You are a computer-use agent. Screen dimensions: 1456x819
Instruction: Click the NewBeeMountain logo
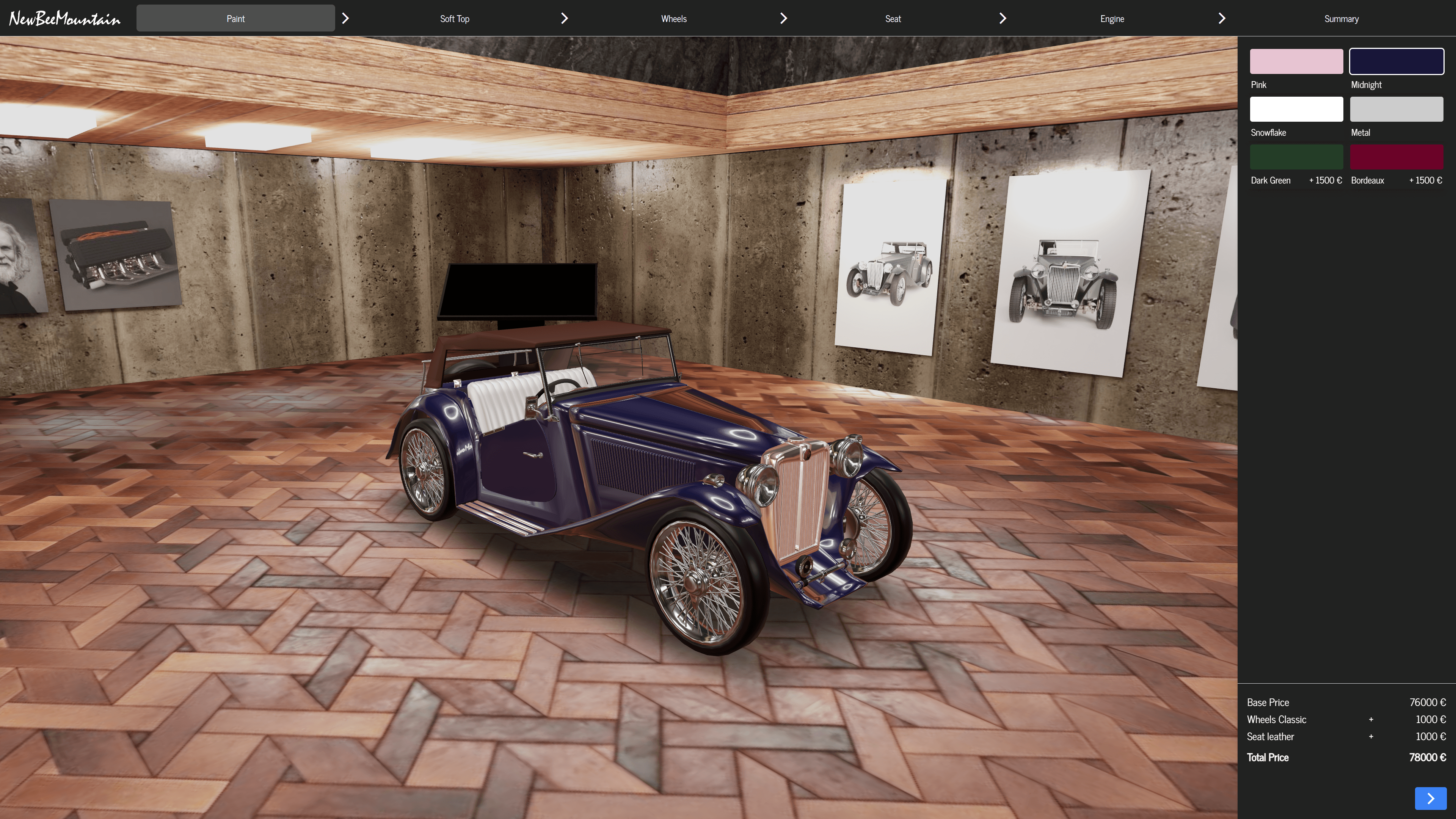tap(65, 19)
